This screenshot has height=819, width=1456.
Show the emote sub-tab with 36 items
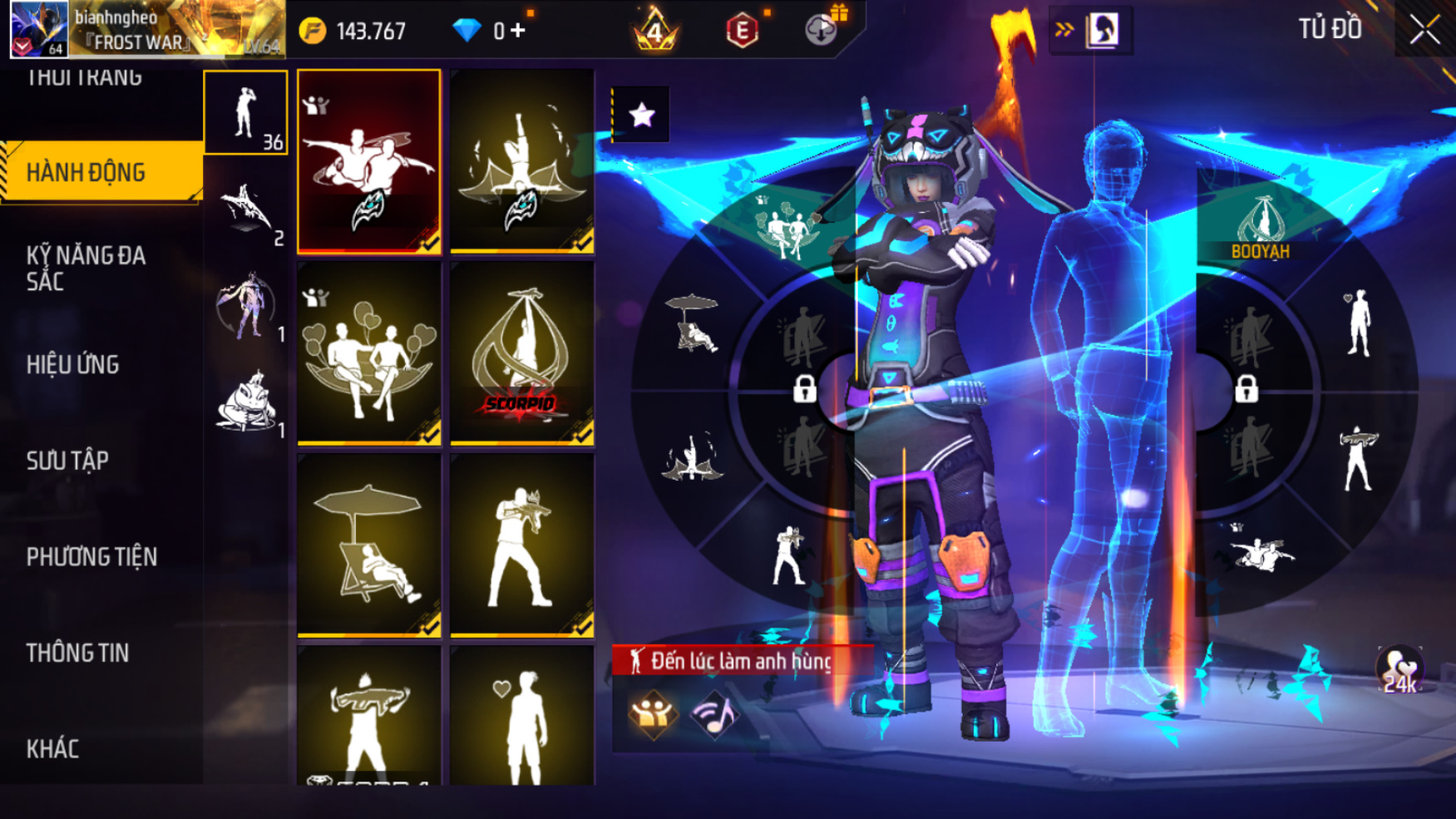point(246,113)
